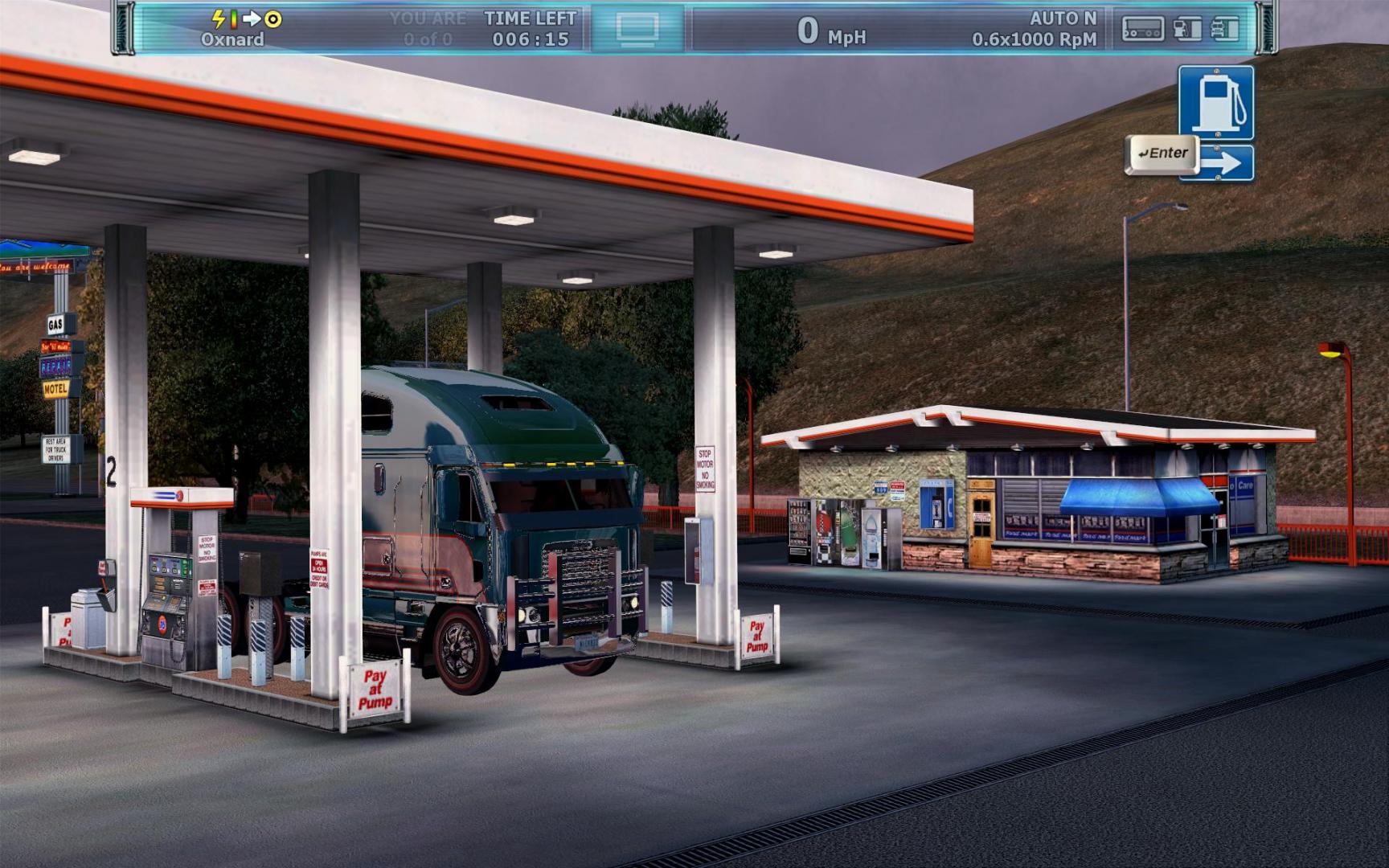Select the Oxnard destination label
Image resolution: width=1389 pixels, height=868 pixels.
pyautogui.click(x=231, y=38)
